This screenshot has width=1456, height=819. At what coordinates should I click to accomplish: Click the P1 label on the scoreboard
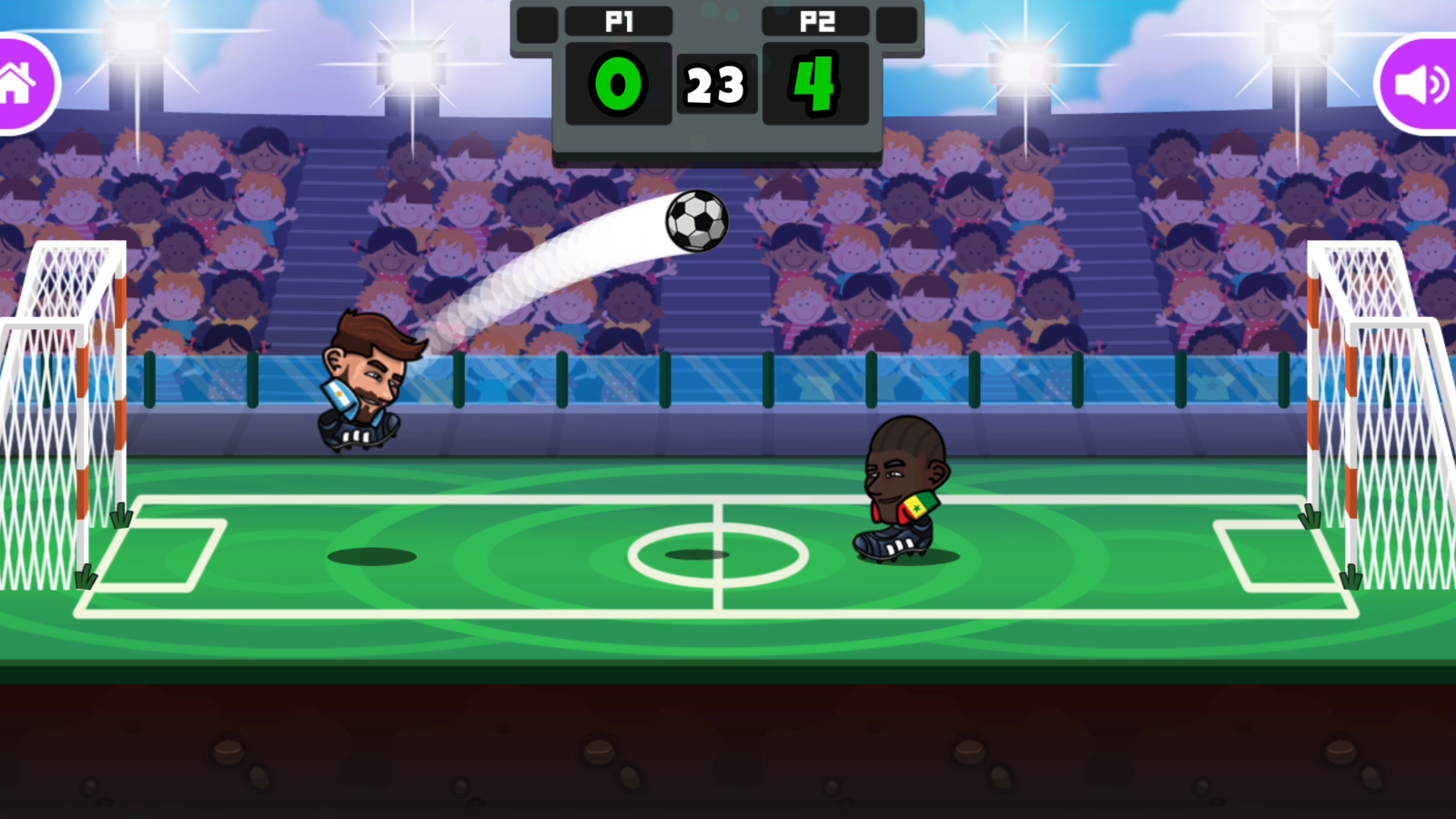(x=619, y=22)
